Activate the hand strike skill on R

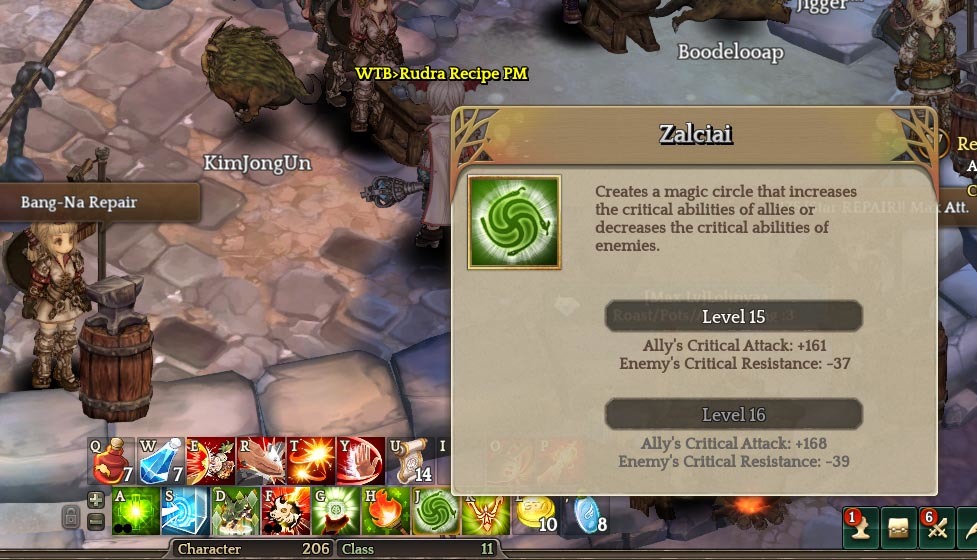coord(261,460)
